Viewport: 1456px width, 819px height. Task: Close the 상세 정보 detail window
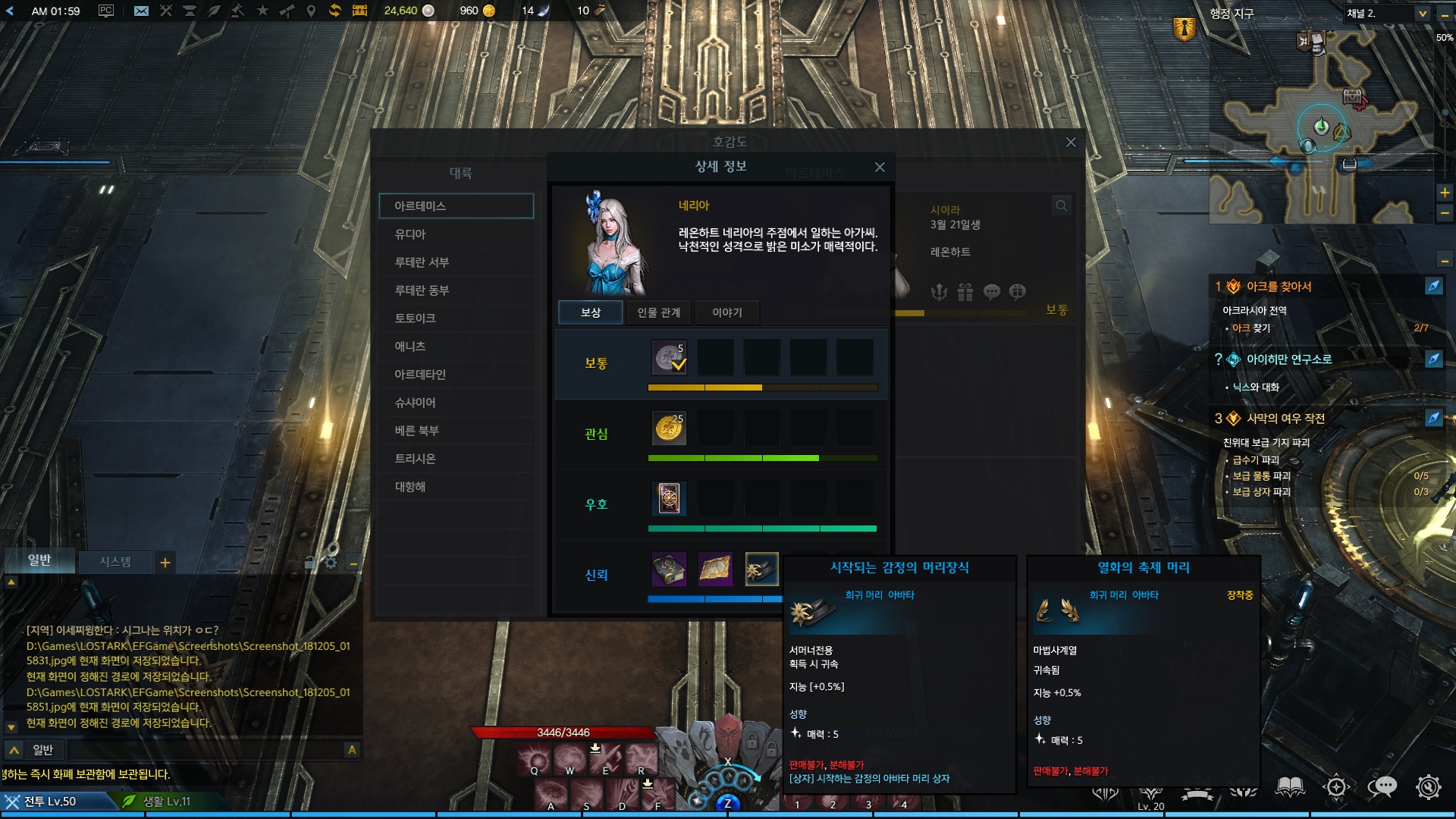[x=880, y=167]
